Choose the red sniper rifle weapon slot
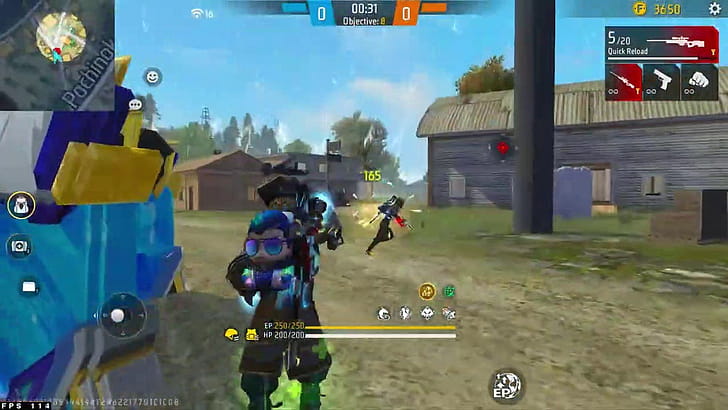 pyautogui.click(x=623, y=81)
